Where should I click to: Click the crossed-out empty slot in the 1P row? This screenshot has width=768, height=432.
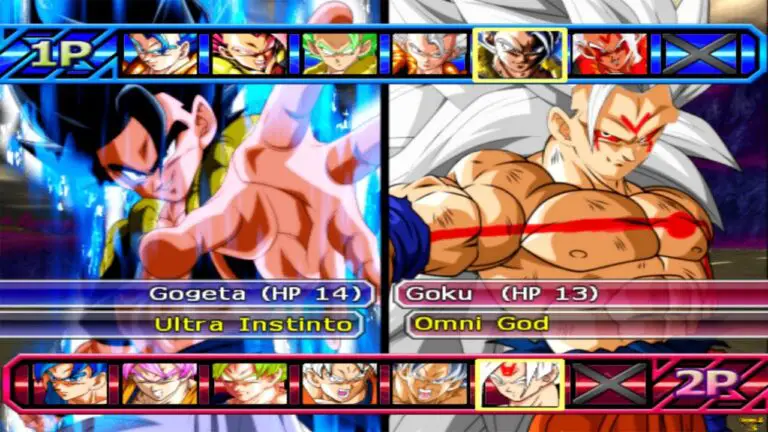pos(699,54)
